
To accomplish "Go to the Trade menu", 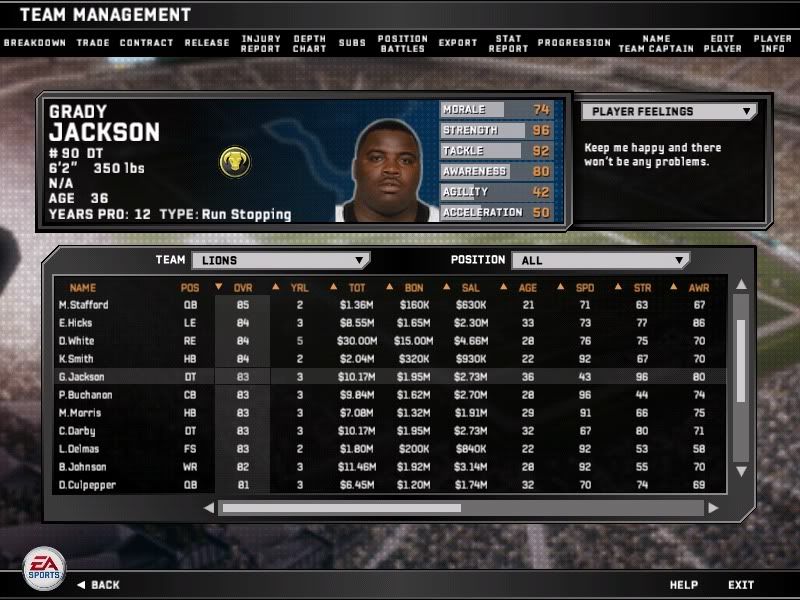I will [93, 43].
